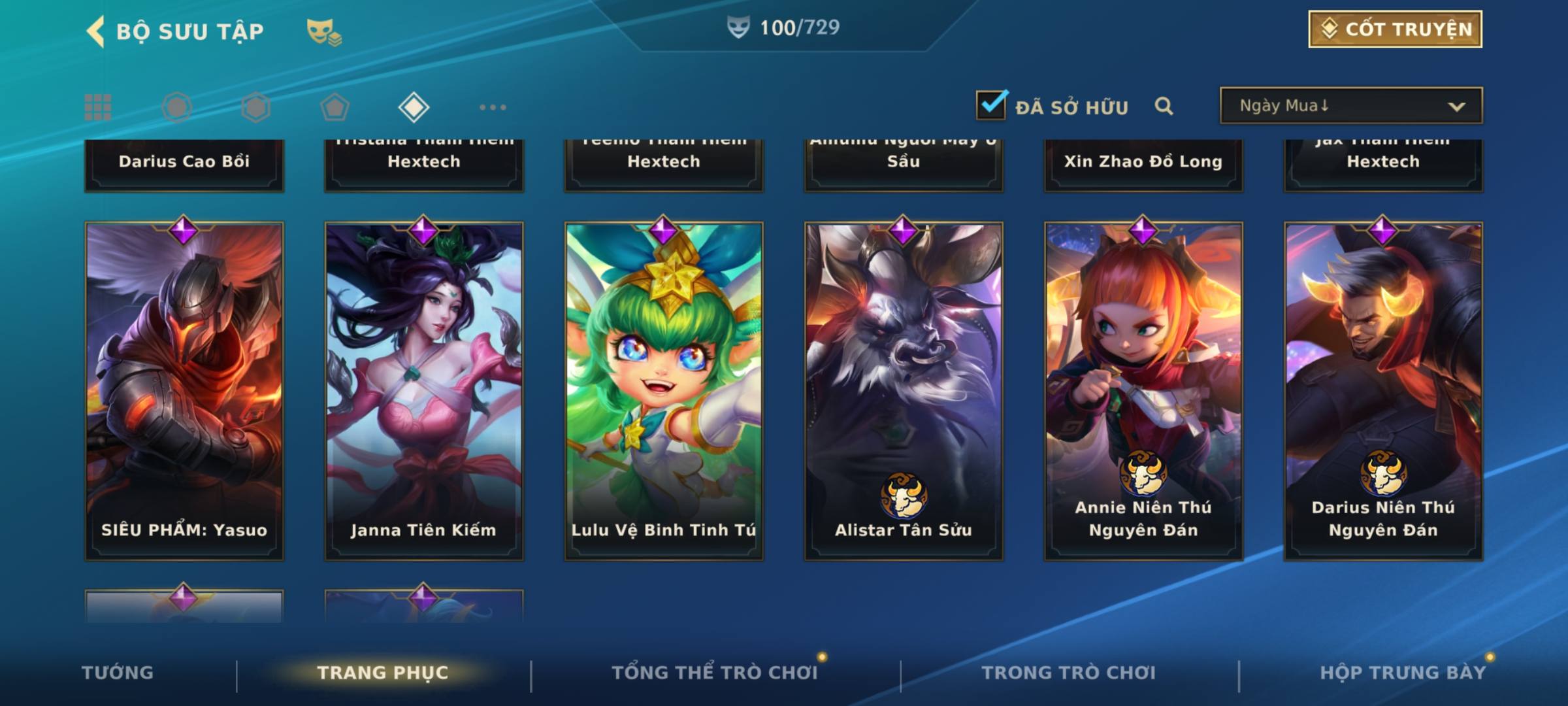Click the mask and coins icon
The width and height of the screenshot is (1568, 706).
(x=324, y=31)
